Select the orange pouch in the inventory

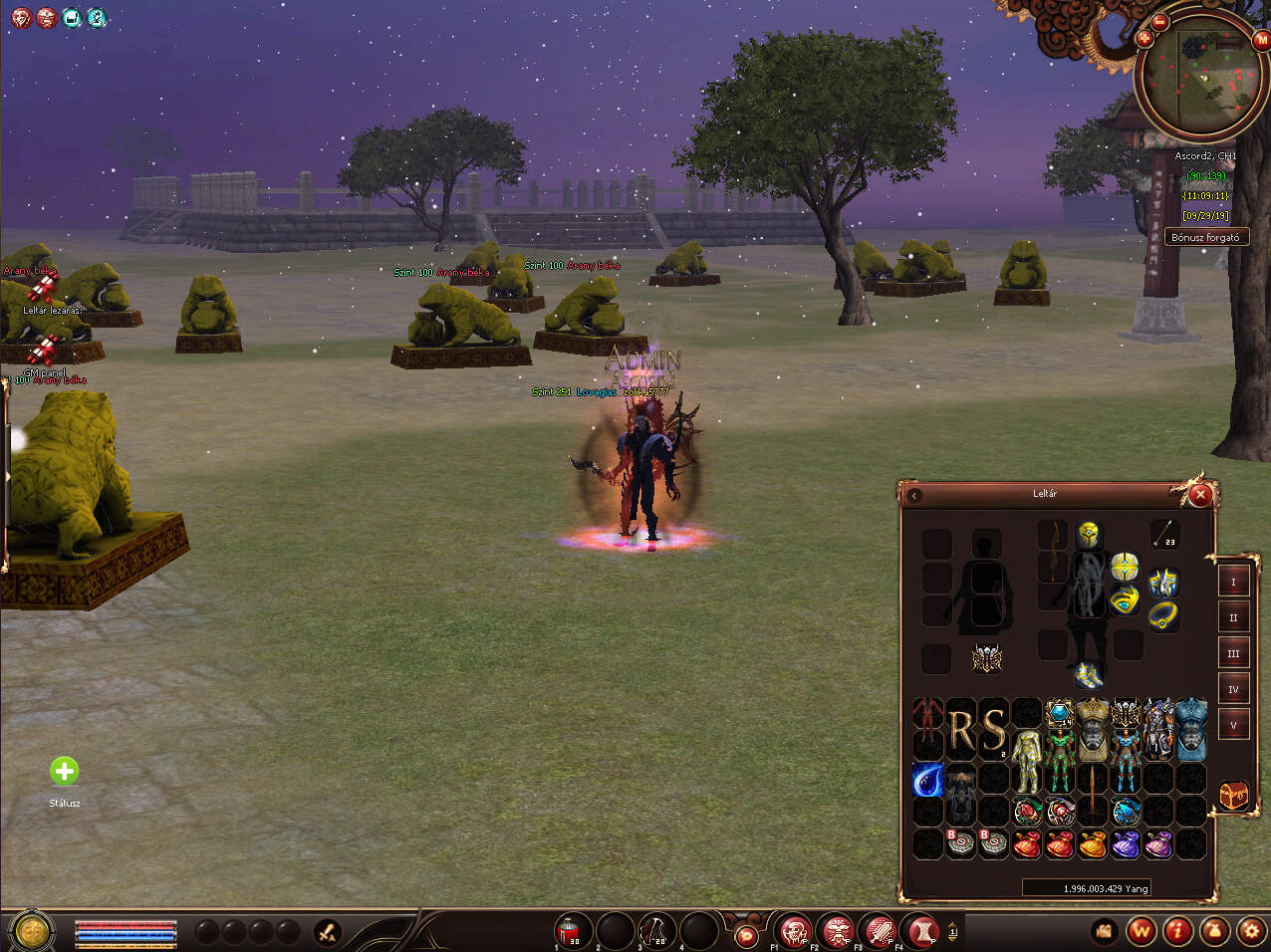click(x=1093, y=845)
